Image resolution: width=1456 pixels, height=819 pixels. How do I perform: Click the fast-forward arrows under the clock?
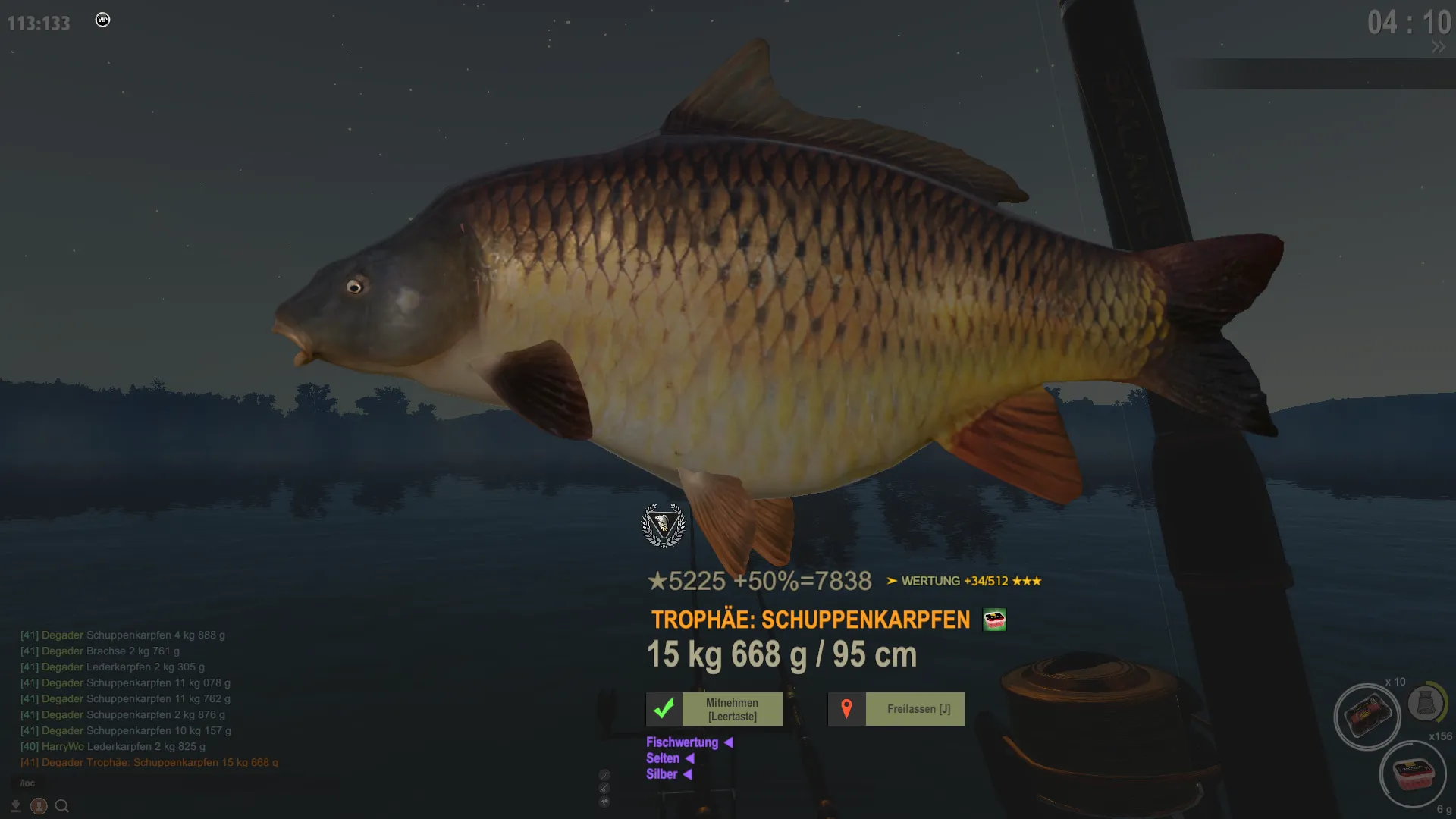tap(1438, 47)
